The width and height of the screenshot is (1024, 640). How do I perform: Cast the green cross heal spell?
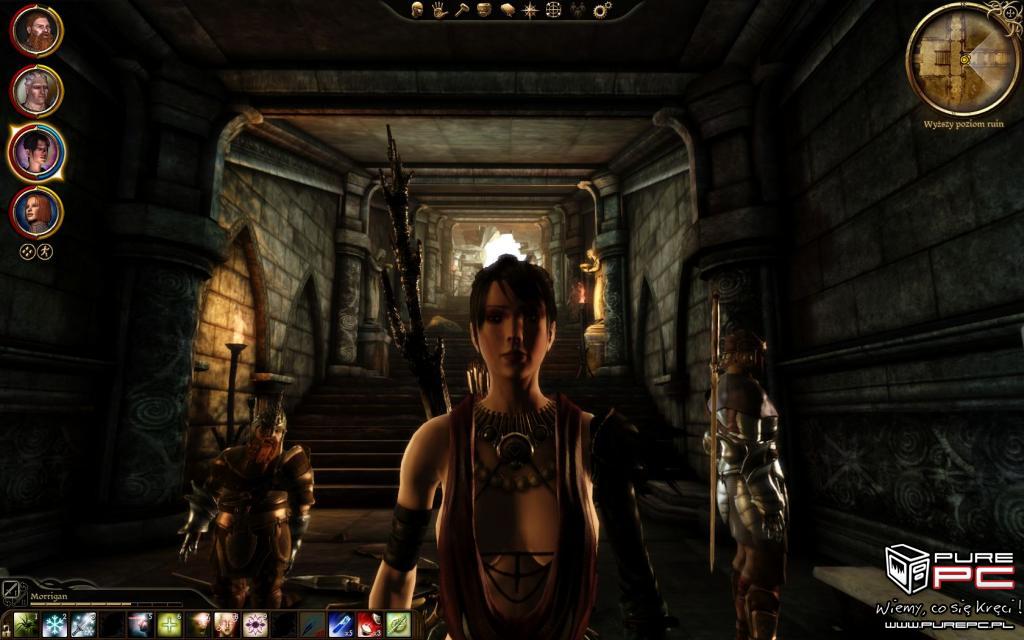coord(170,624)
